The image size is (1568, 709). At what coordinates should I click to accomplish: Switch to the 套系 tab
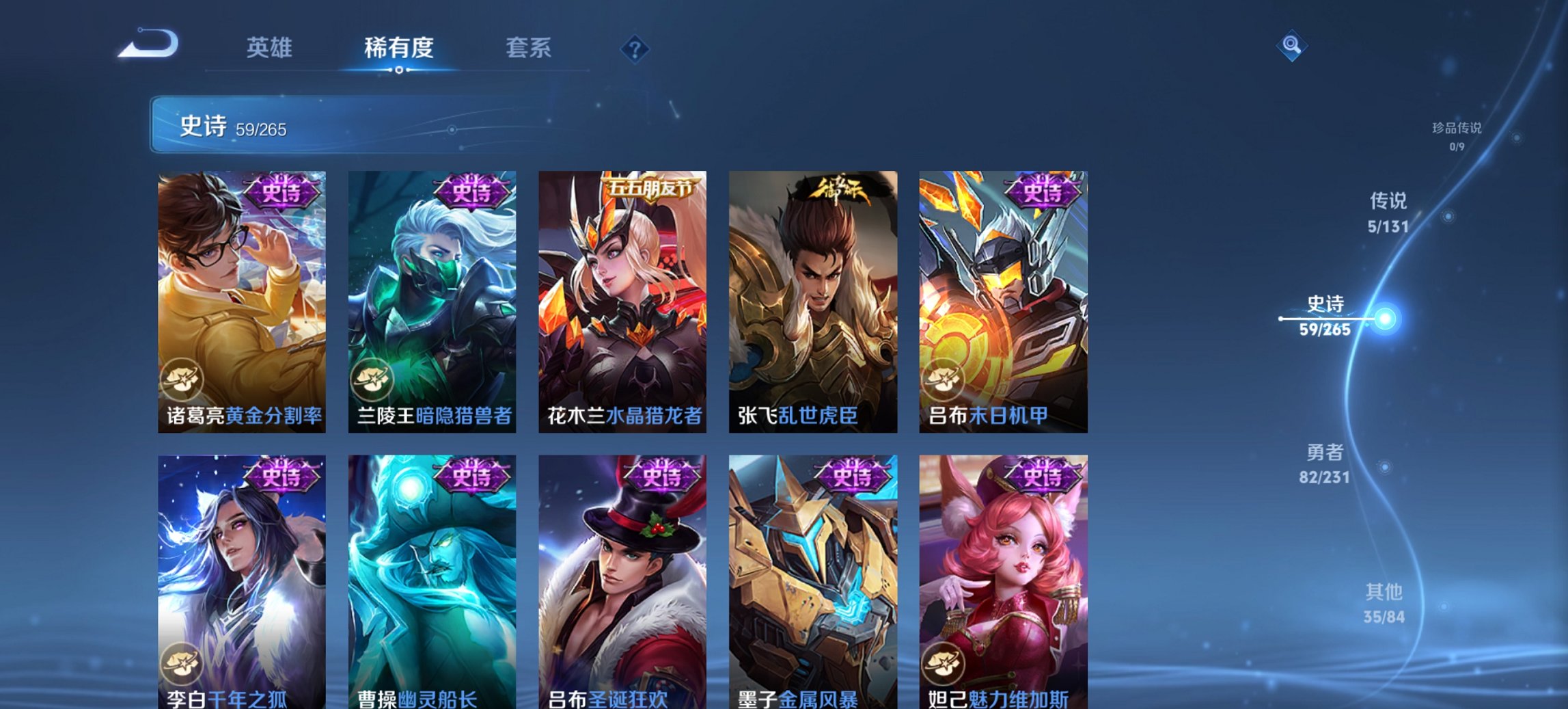click(529, 48)
